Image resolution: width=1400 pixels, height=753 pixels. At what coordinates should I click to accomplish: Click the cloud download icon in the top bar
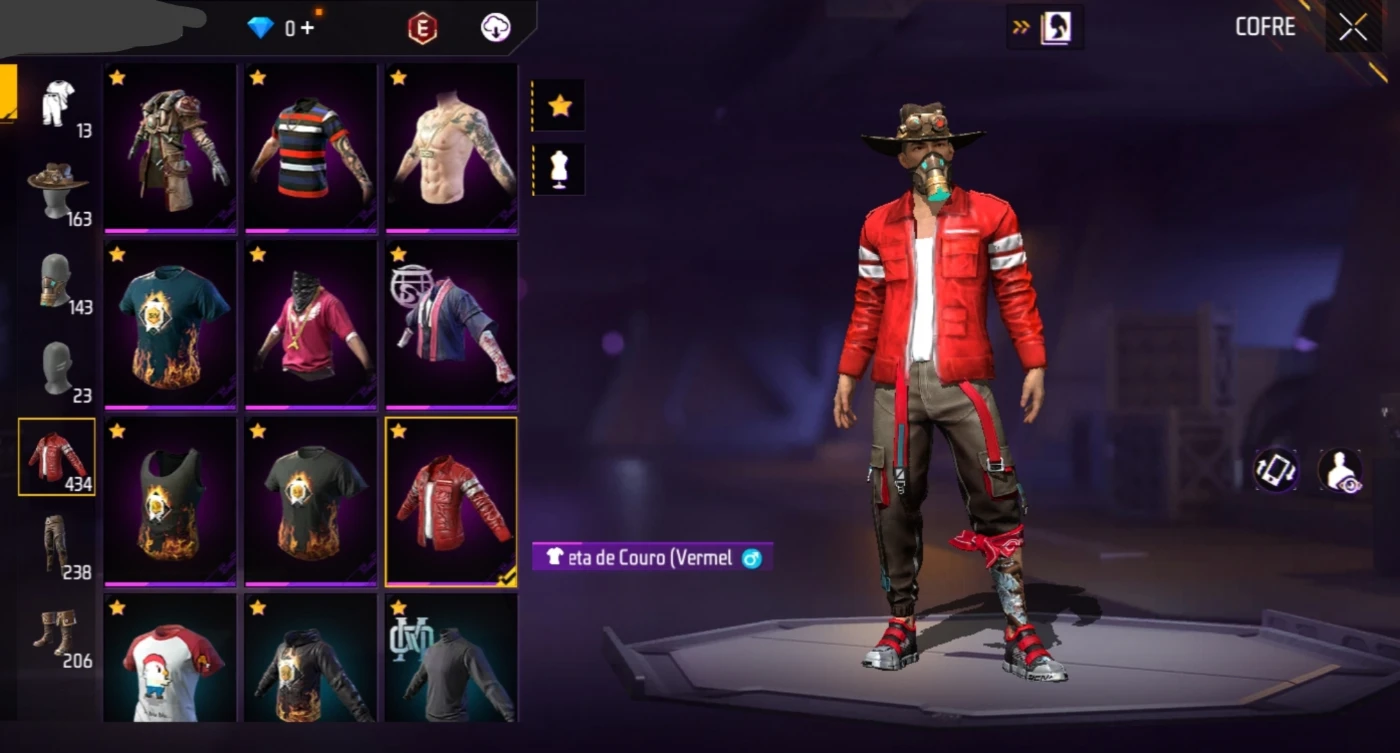494,27
